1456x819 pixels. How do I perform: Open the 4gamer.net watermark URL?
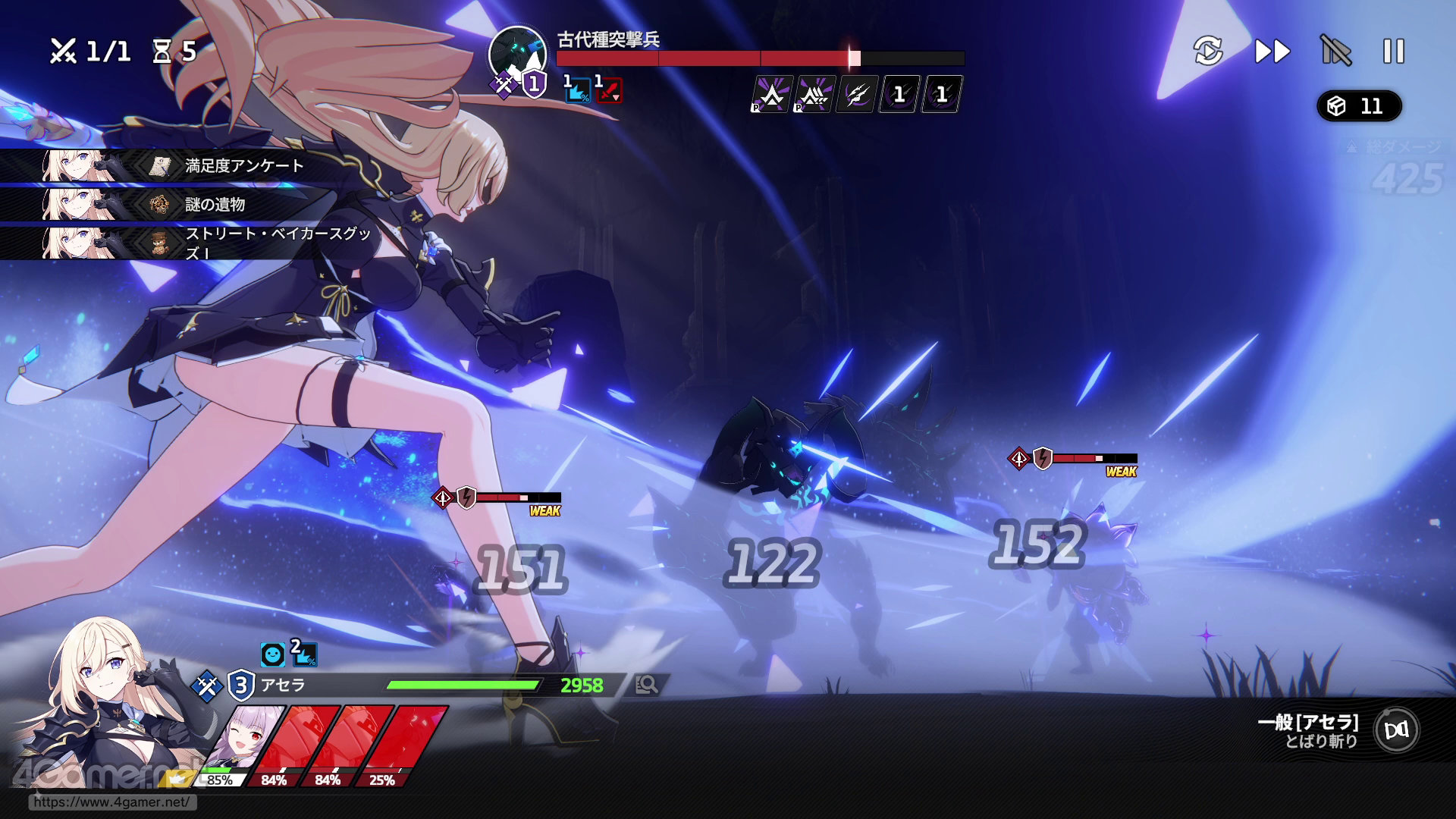[111, 802]
